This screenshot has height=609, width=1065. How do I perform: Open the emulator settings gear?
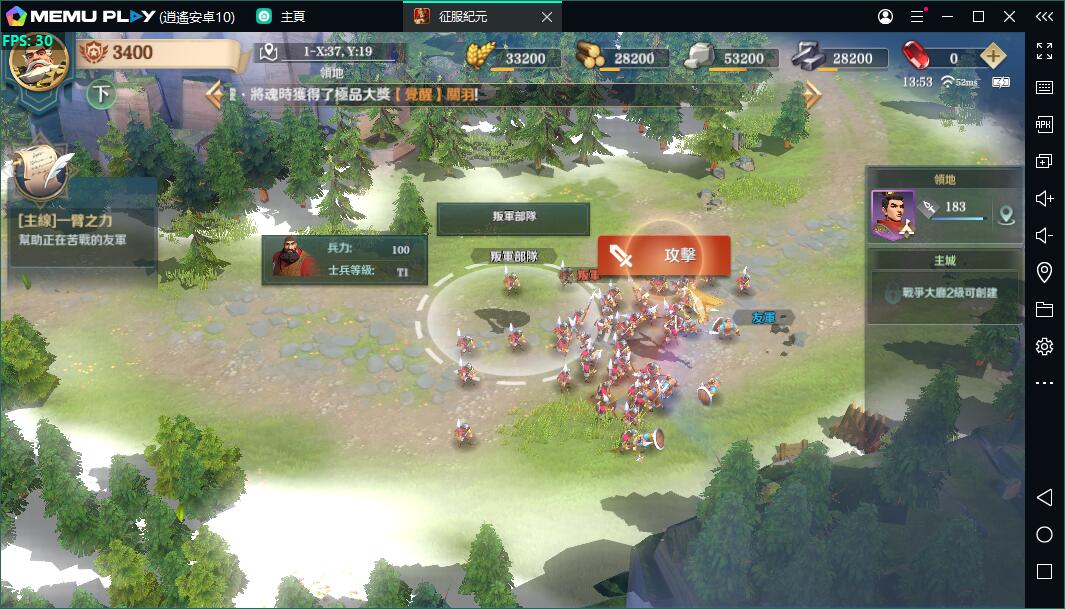[1044, 346]
